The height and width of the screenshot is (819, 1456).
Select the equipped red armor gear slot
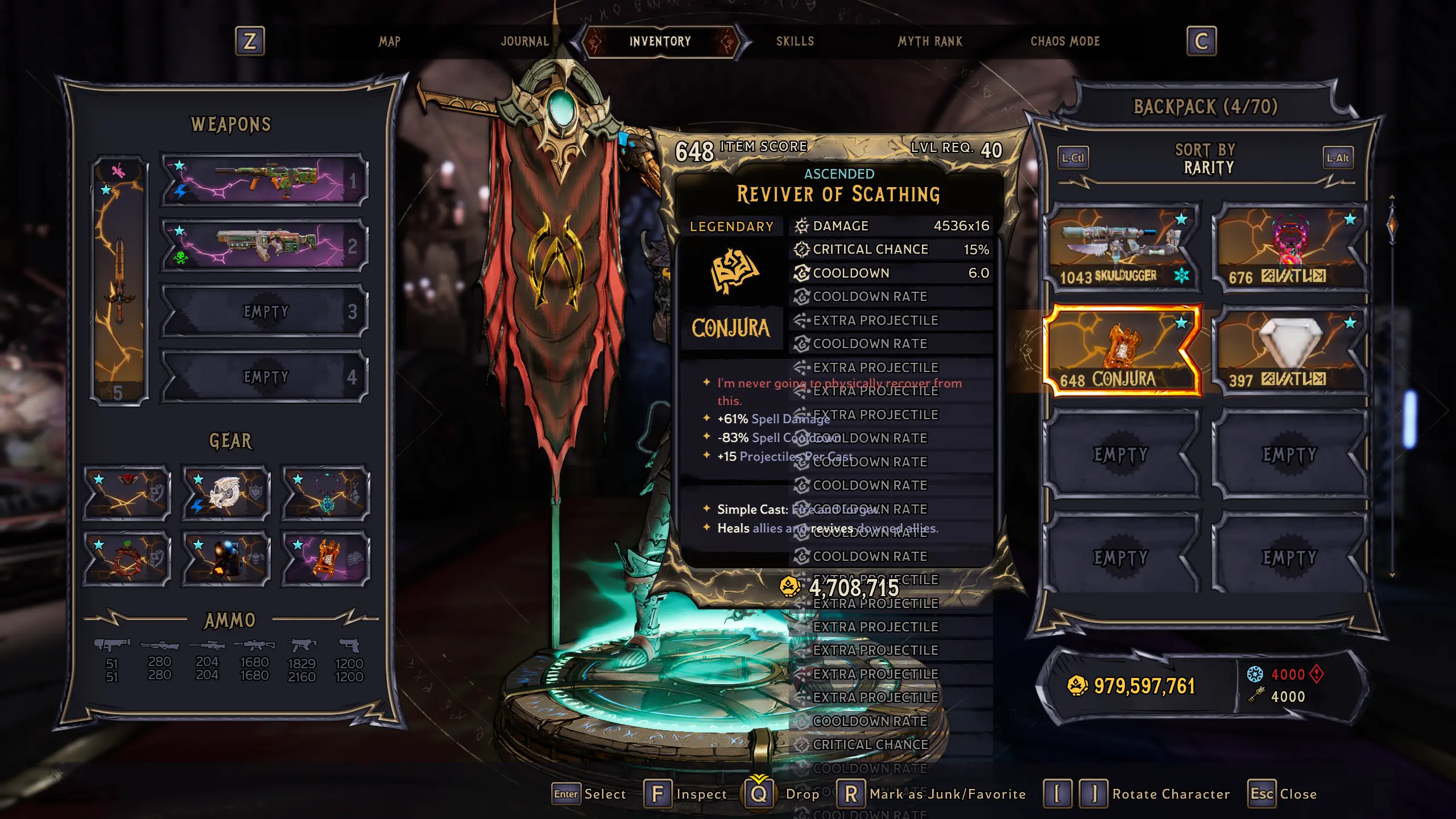(127, 493)
